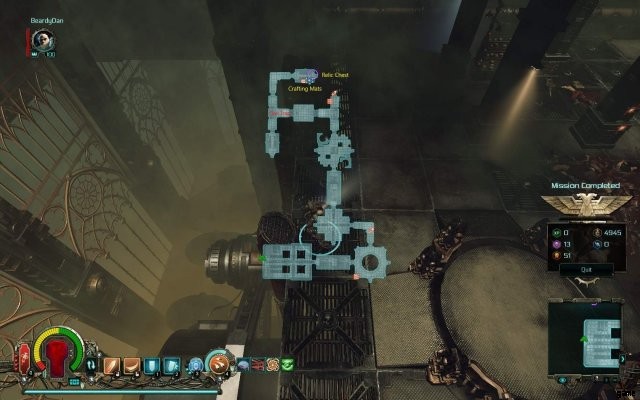
Task: Select the BeardyDan player portrait
Action: [x=42, y=40]
